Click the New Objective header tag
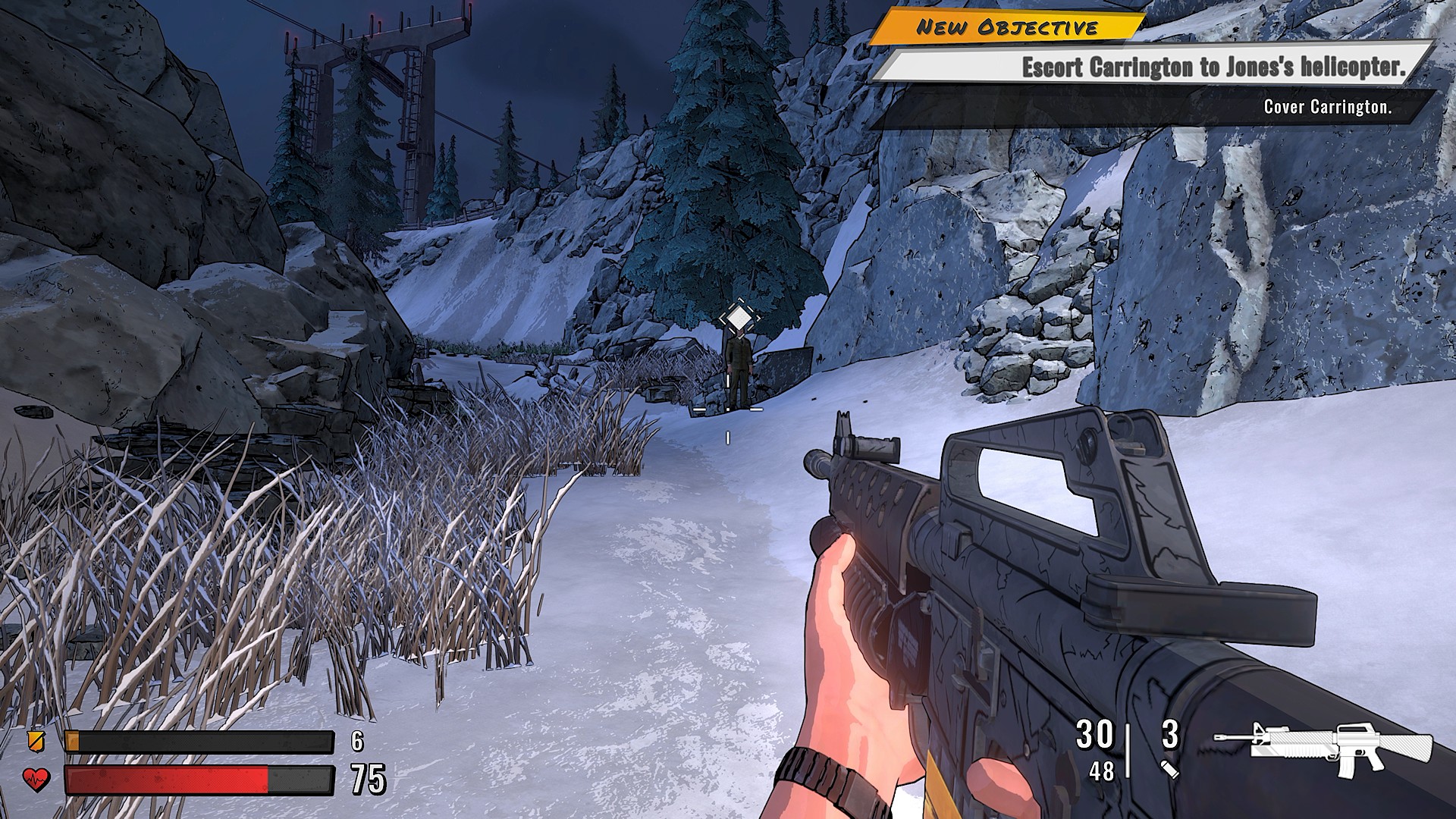Image resolution: width=1456 pixels, height=819 pixels. (x=1006, y=28)
